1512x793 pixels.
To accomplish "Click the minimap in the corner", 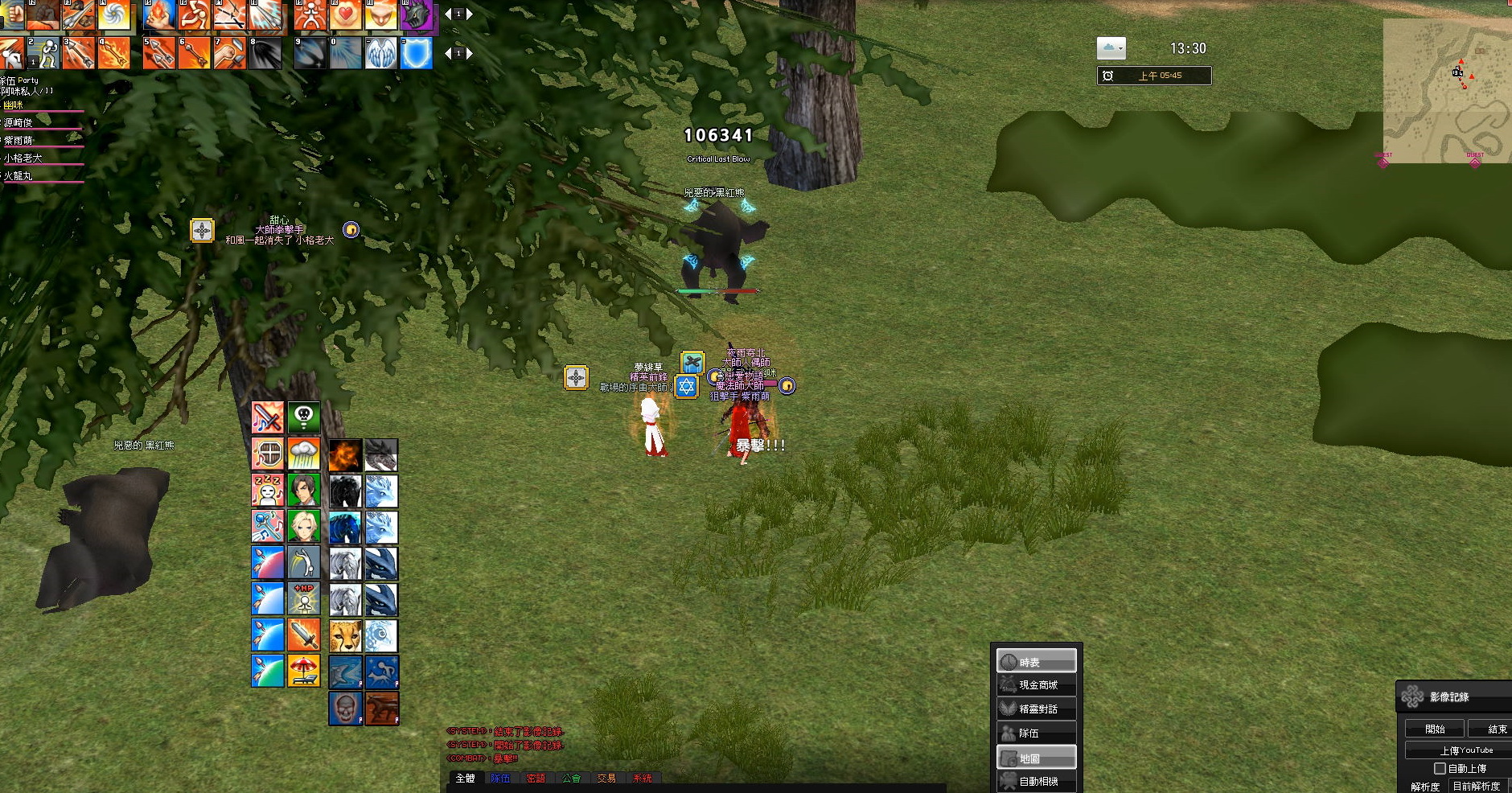I will click(1448, 90).
